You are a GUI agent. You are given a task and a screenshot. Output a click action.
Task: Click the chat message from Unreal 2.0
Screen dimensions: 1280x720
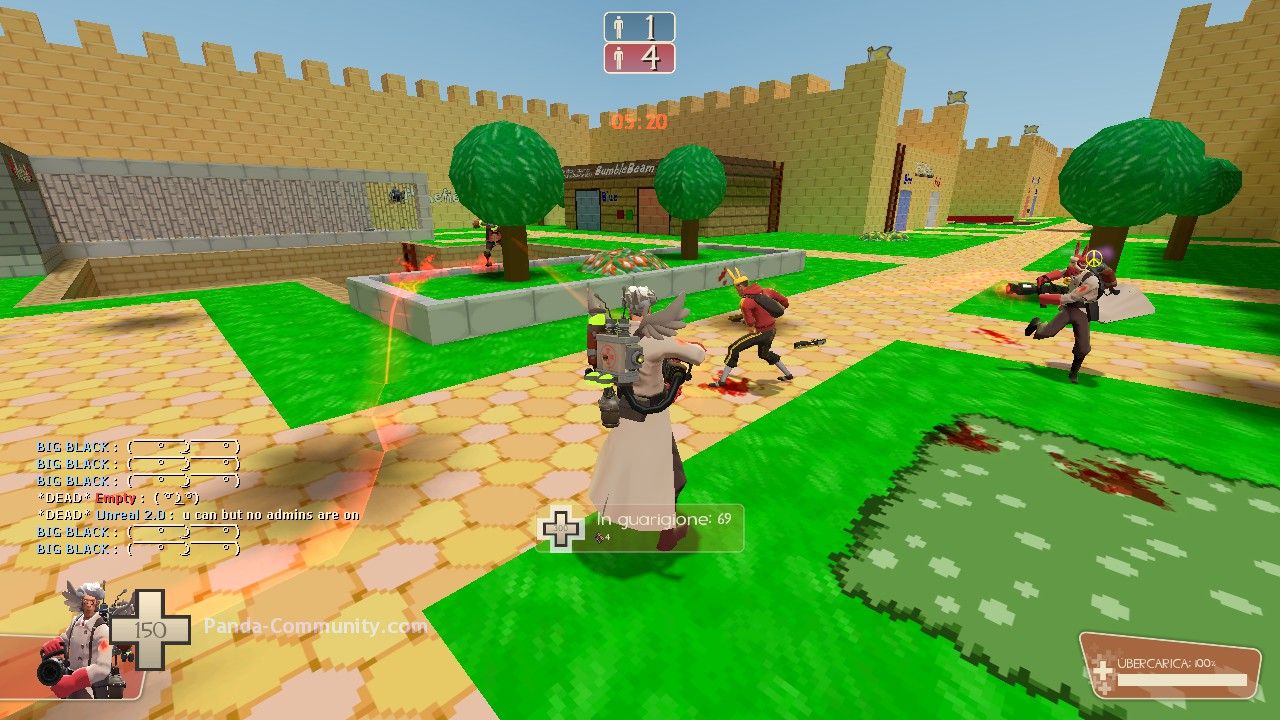click(x=198, y=515)
